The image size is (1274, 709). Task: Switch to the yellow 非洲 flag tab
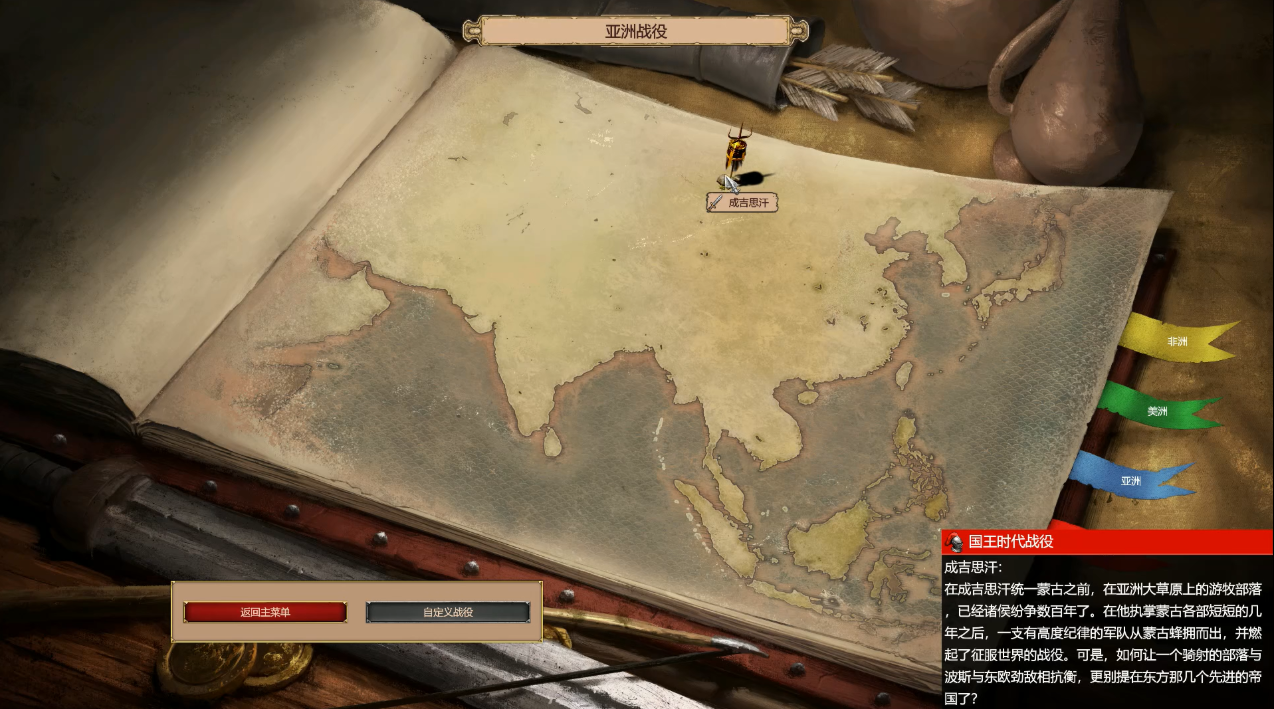click(1176, 342)
